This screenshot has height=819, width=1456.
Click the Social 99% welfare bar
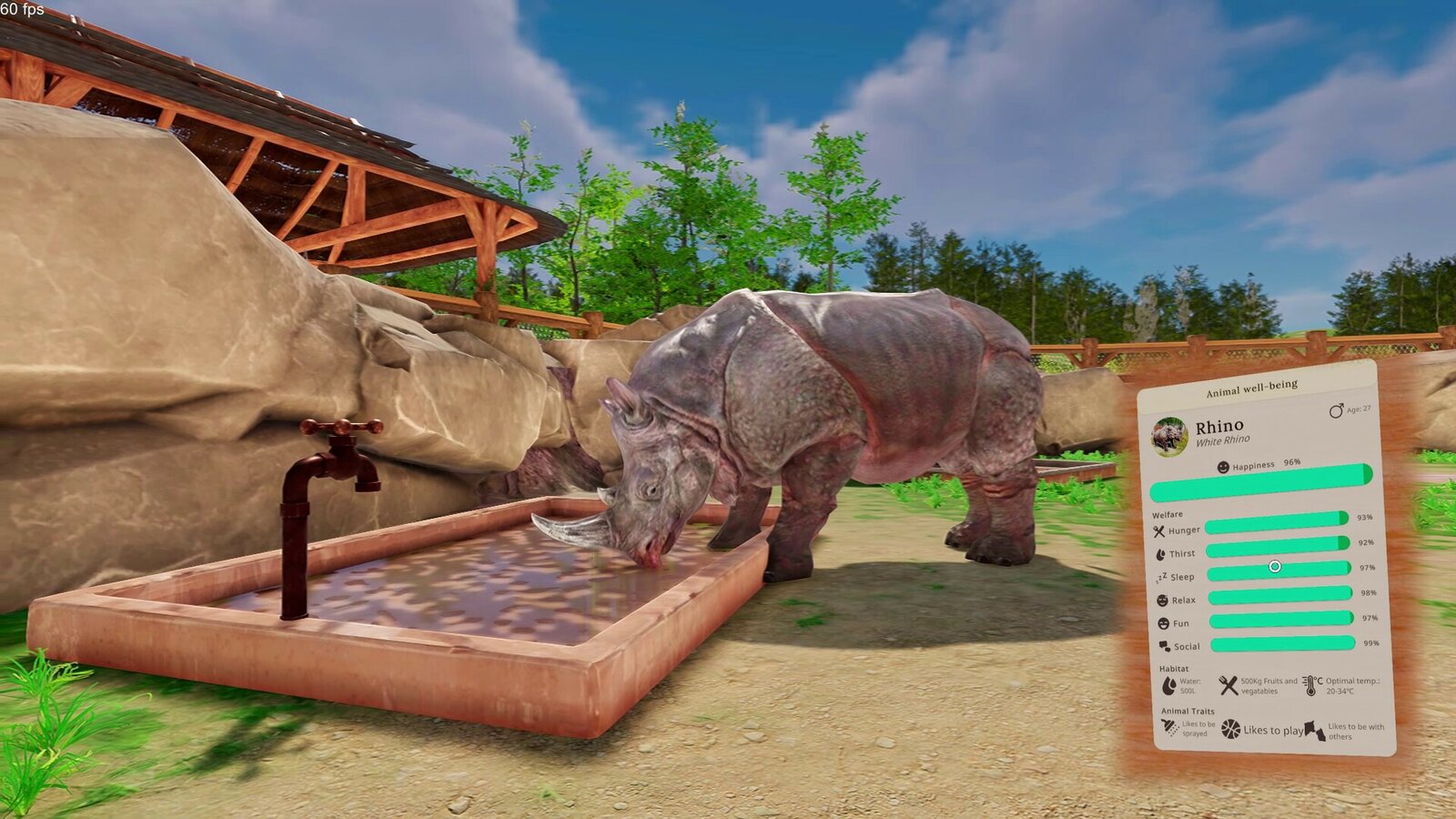1282,644
